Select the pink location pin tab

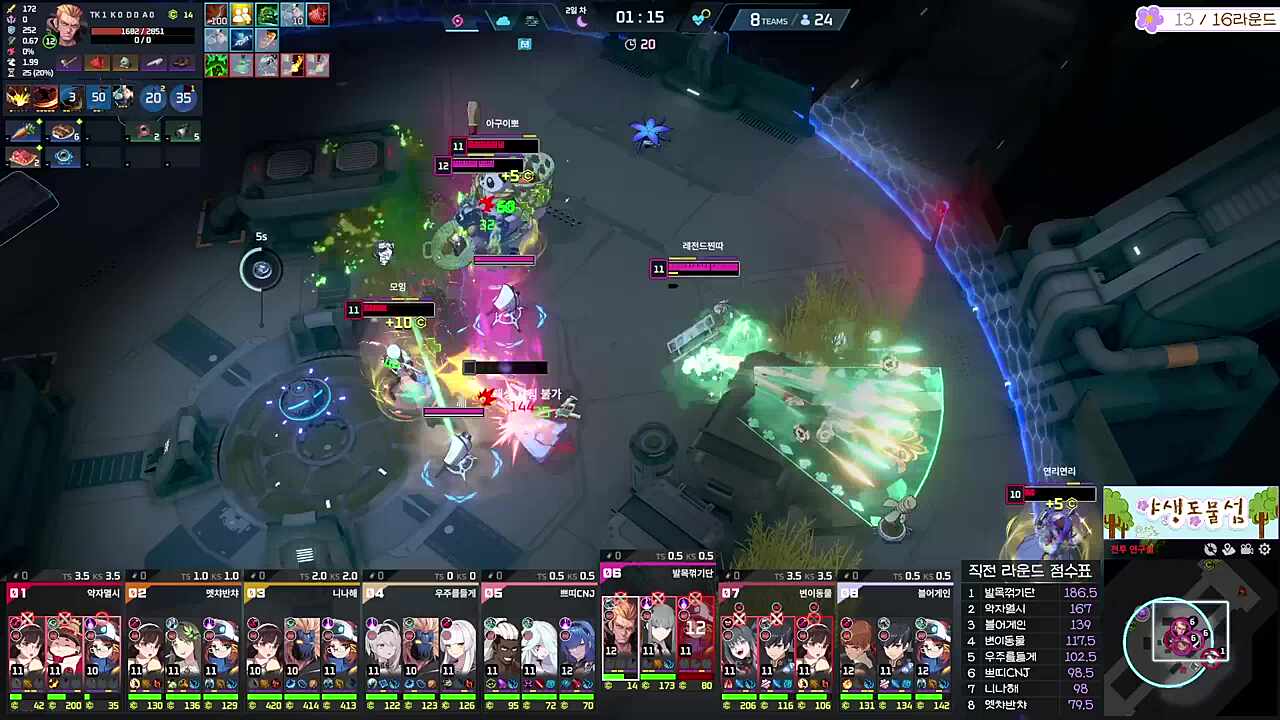tap(458, 21)
